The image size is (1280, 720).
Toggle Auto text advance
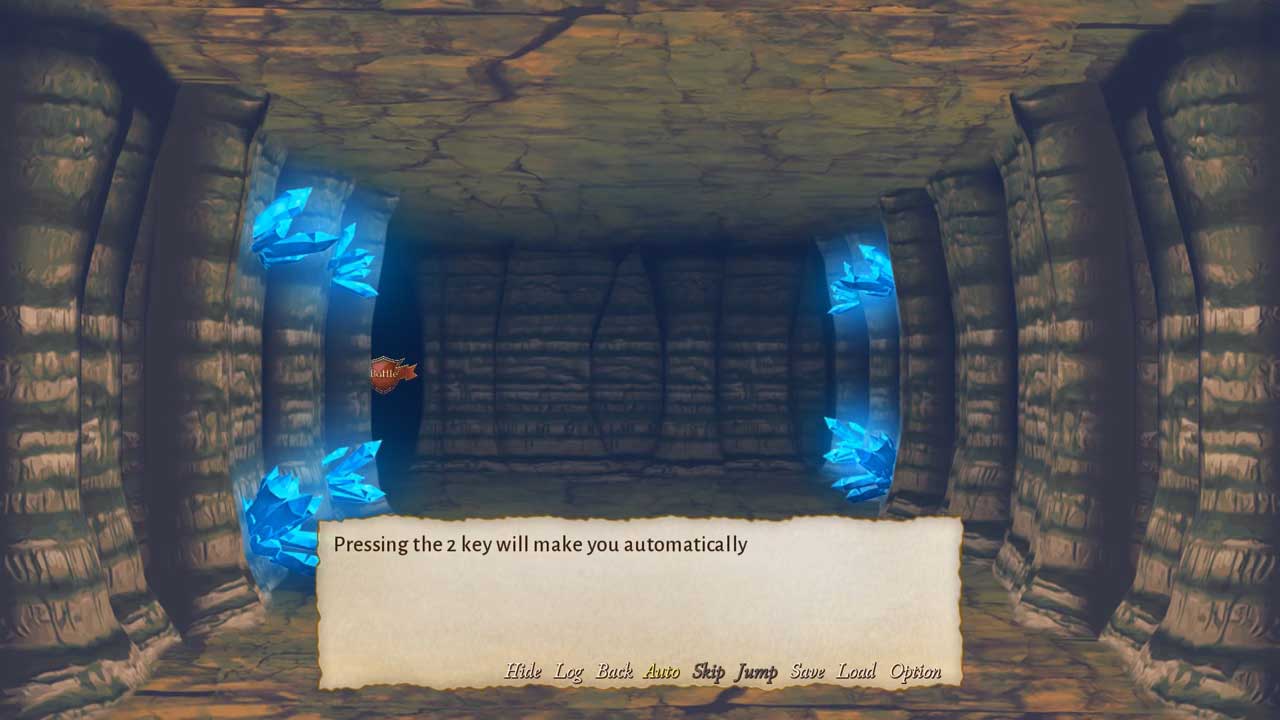point(661,672)
